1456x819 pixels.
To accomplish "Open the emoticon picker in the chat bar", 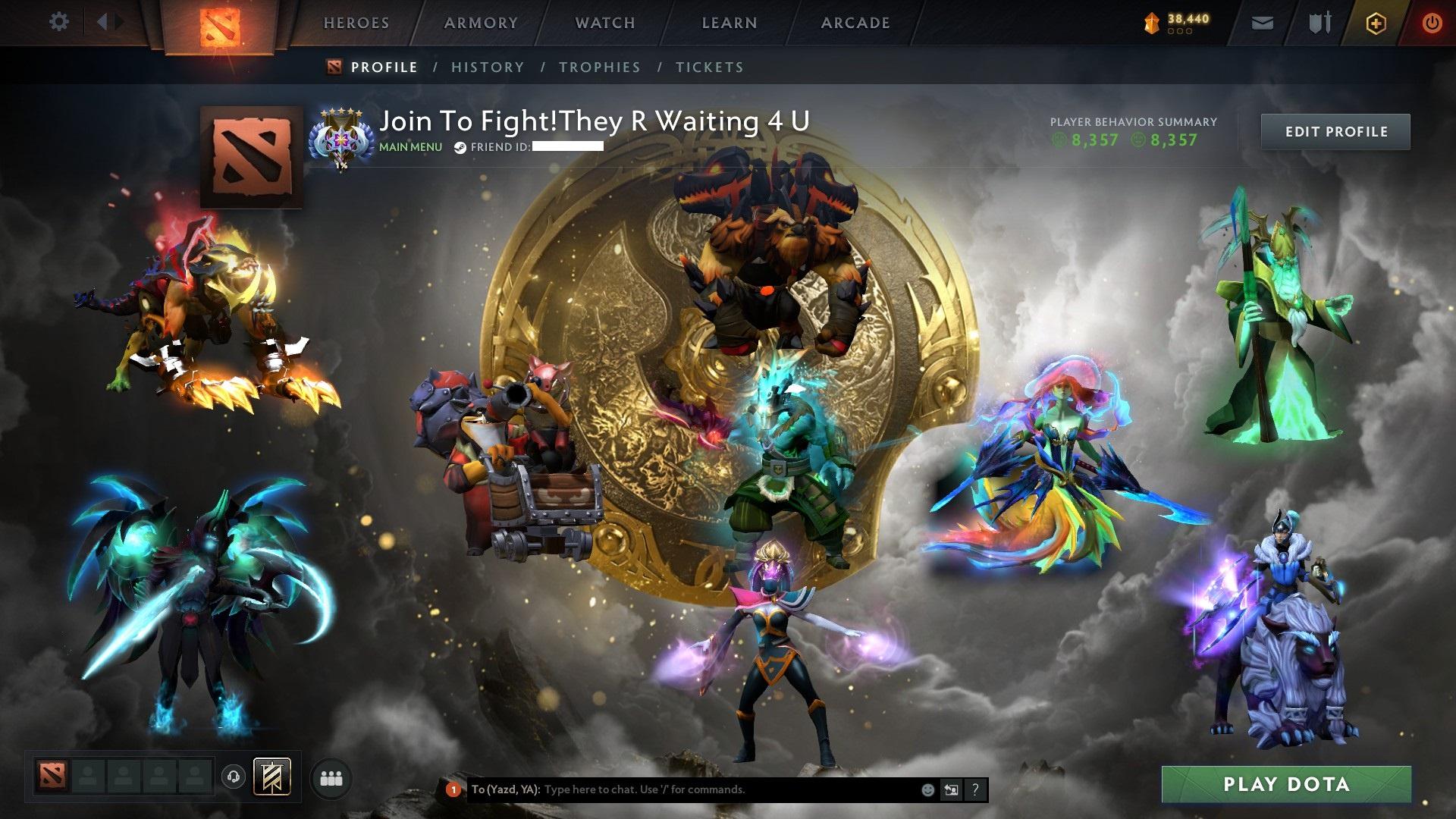I will tap(927, 789).
